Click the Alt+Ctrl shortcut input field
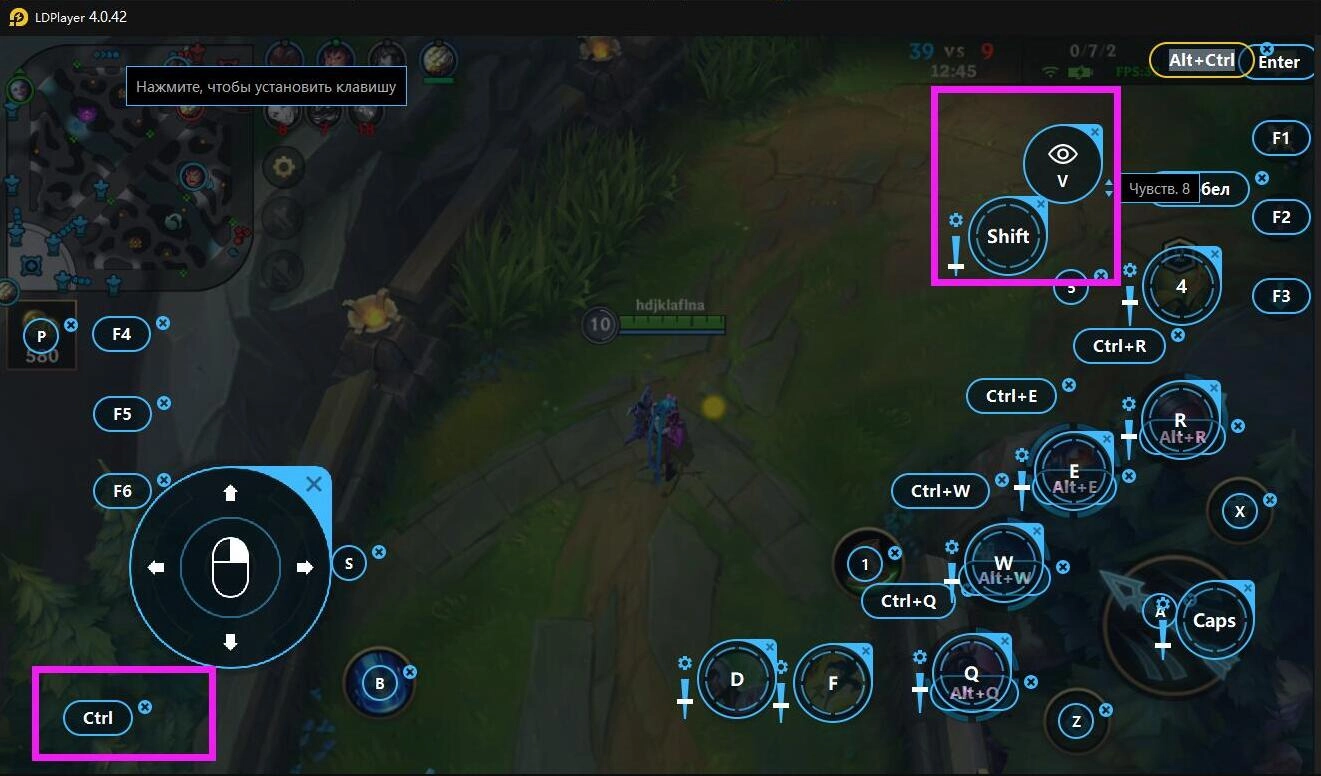 (1201, 60)
